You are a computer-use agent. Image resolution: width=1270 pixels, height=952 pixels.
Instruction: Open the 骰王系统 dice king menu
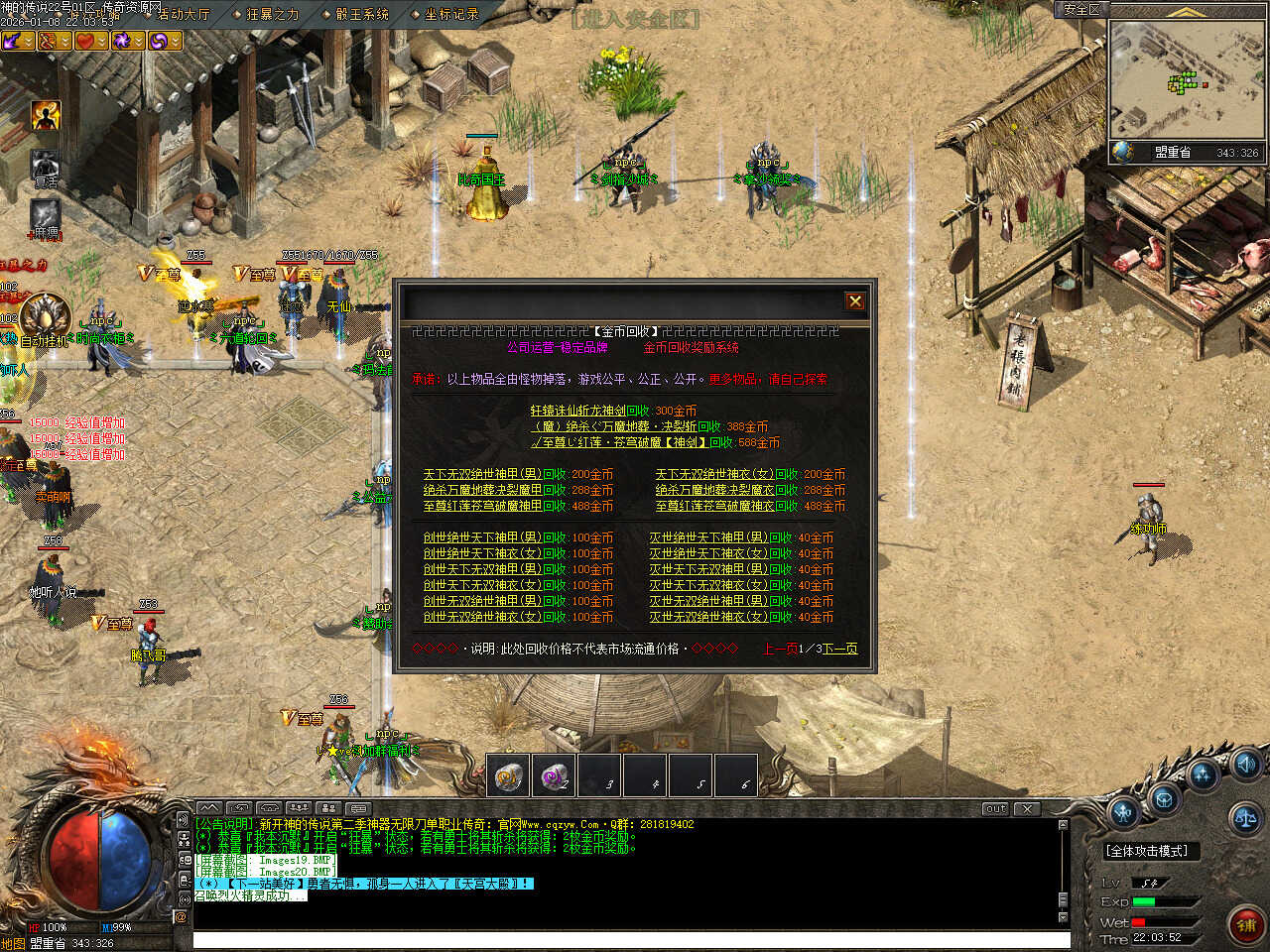[361, 14]
